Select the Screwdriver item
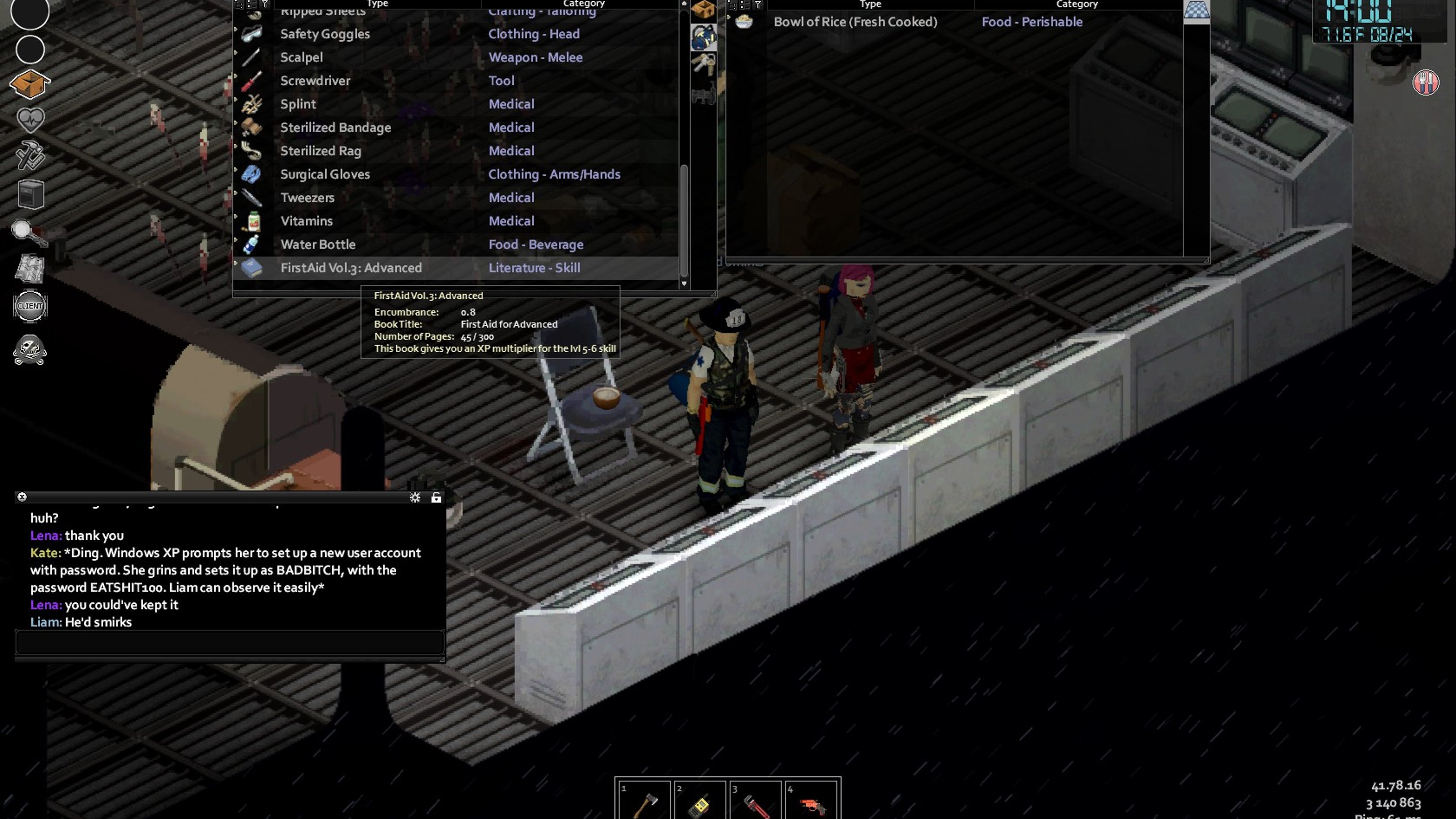This screenshot has height=819, width=1456. 315,81
